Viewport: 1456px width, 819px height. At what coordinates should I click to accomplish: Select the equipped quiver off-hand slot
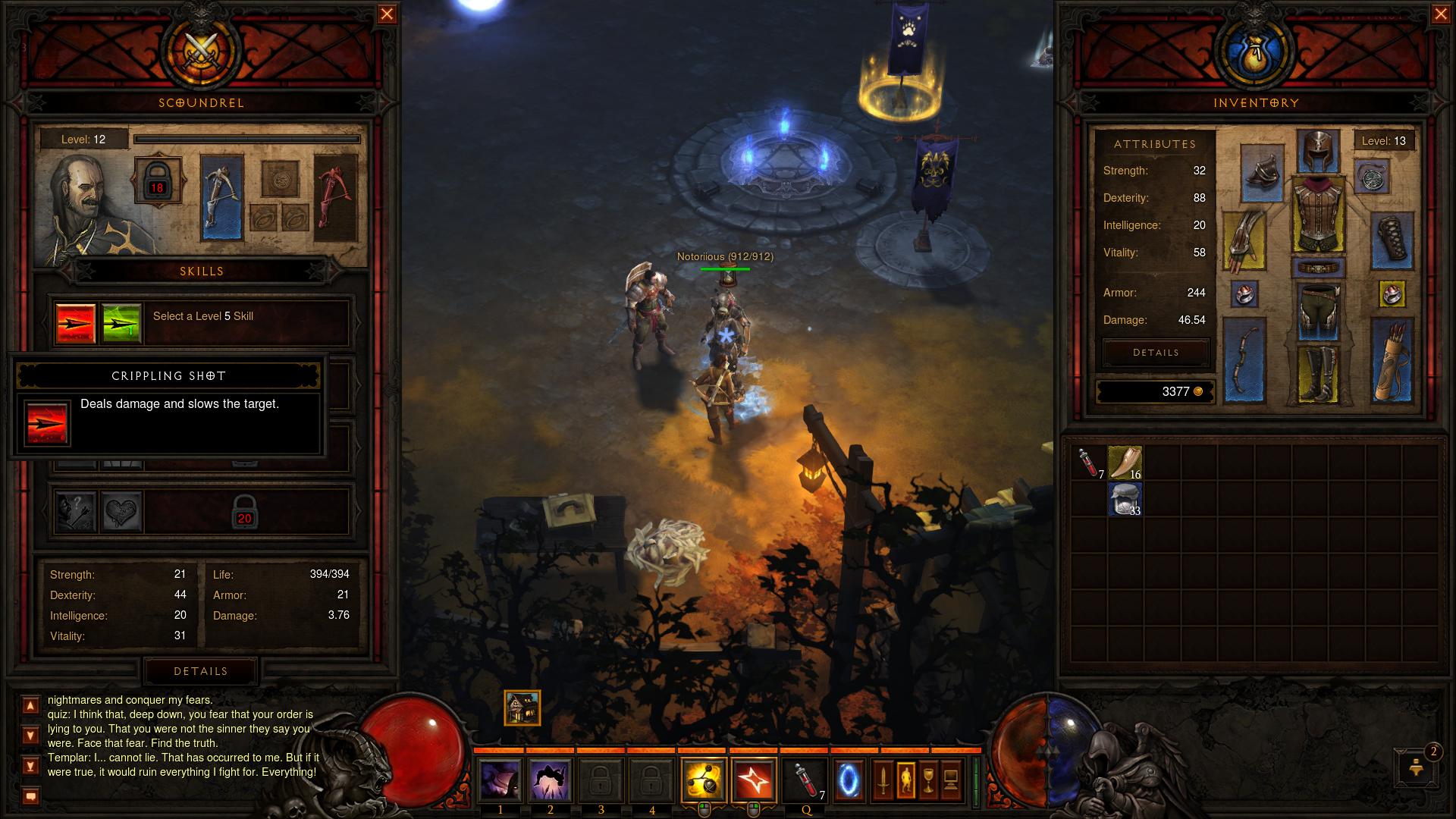click(x=1392, y=360)
